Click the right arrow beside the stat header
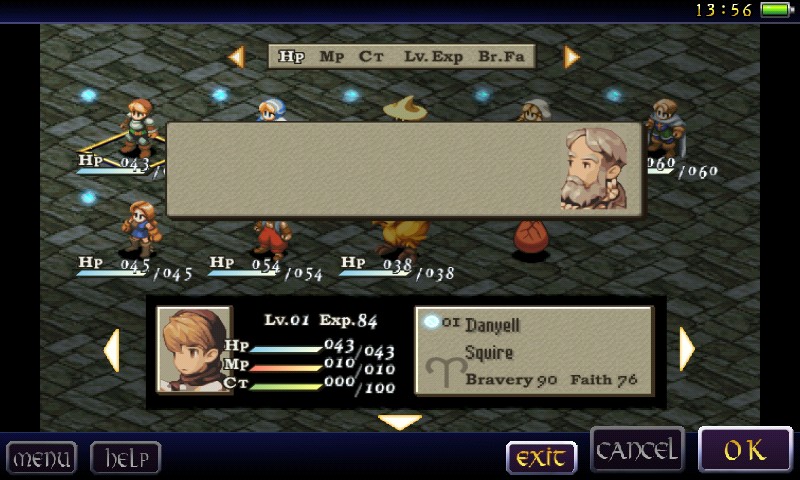 [x=571, y=57]
